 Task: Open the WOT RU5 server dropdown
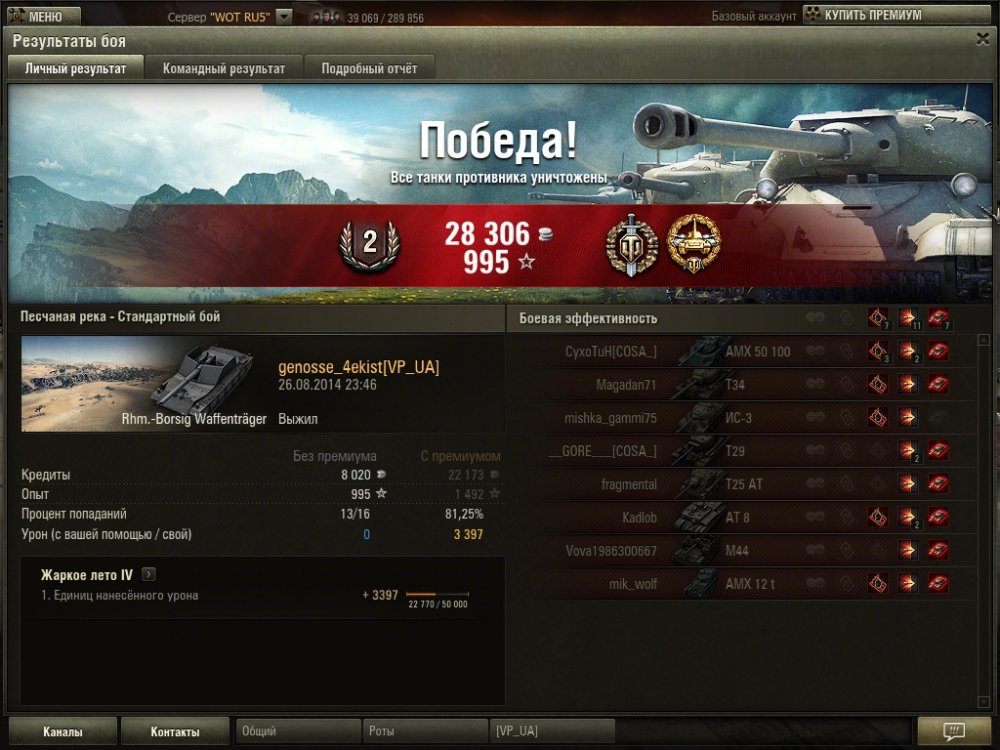tap(284, 17)
